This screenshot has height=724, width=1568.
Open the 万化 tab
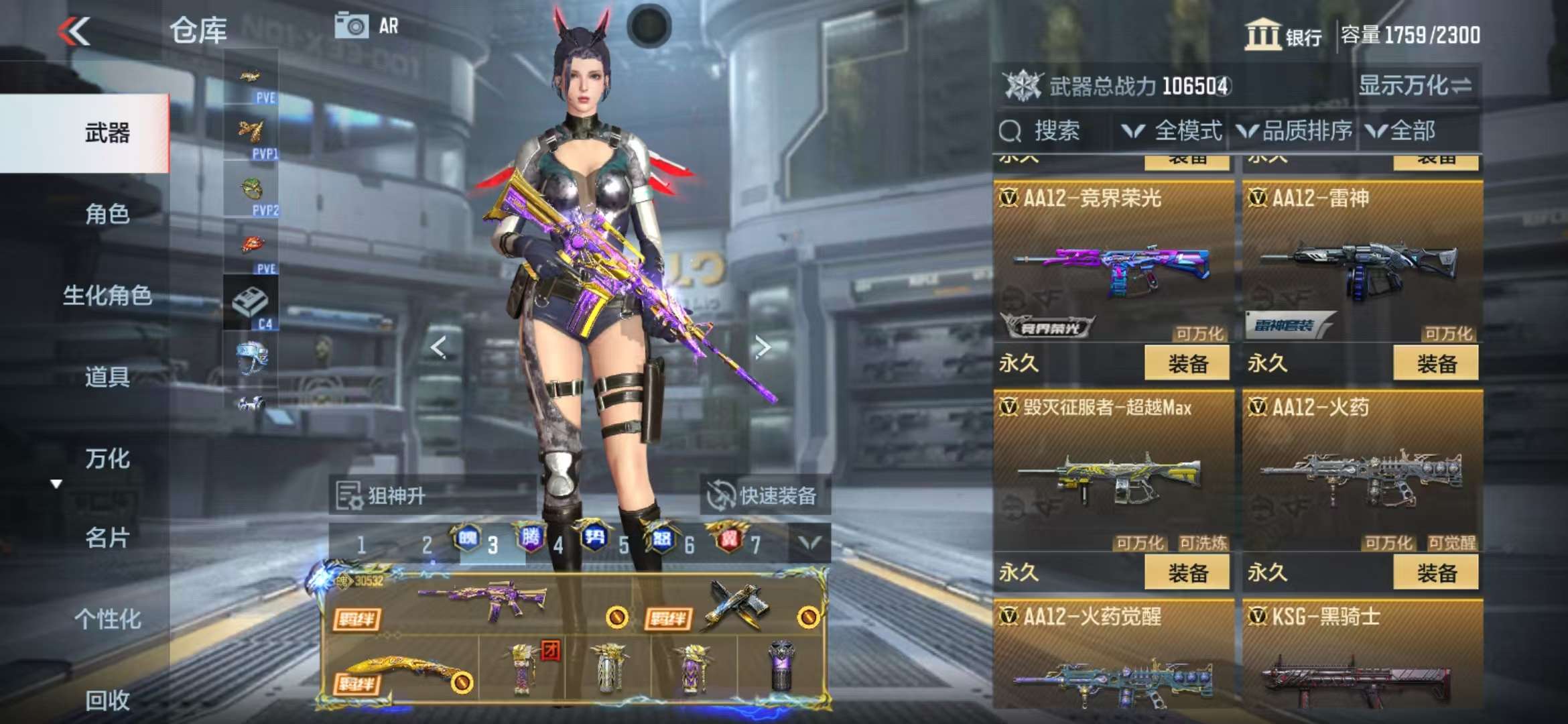point(107,459)
